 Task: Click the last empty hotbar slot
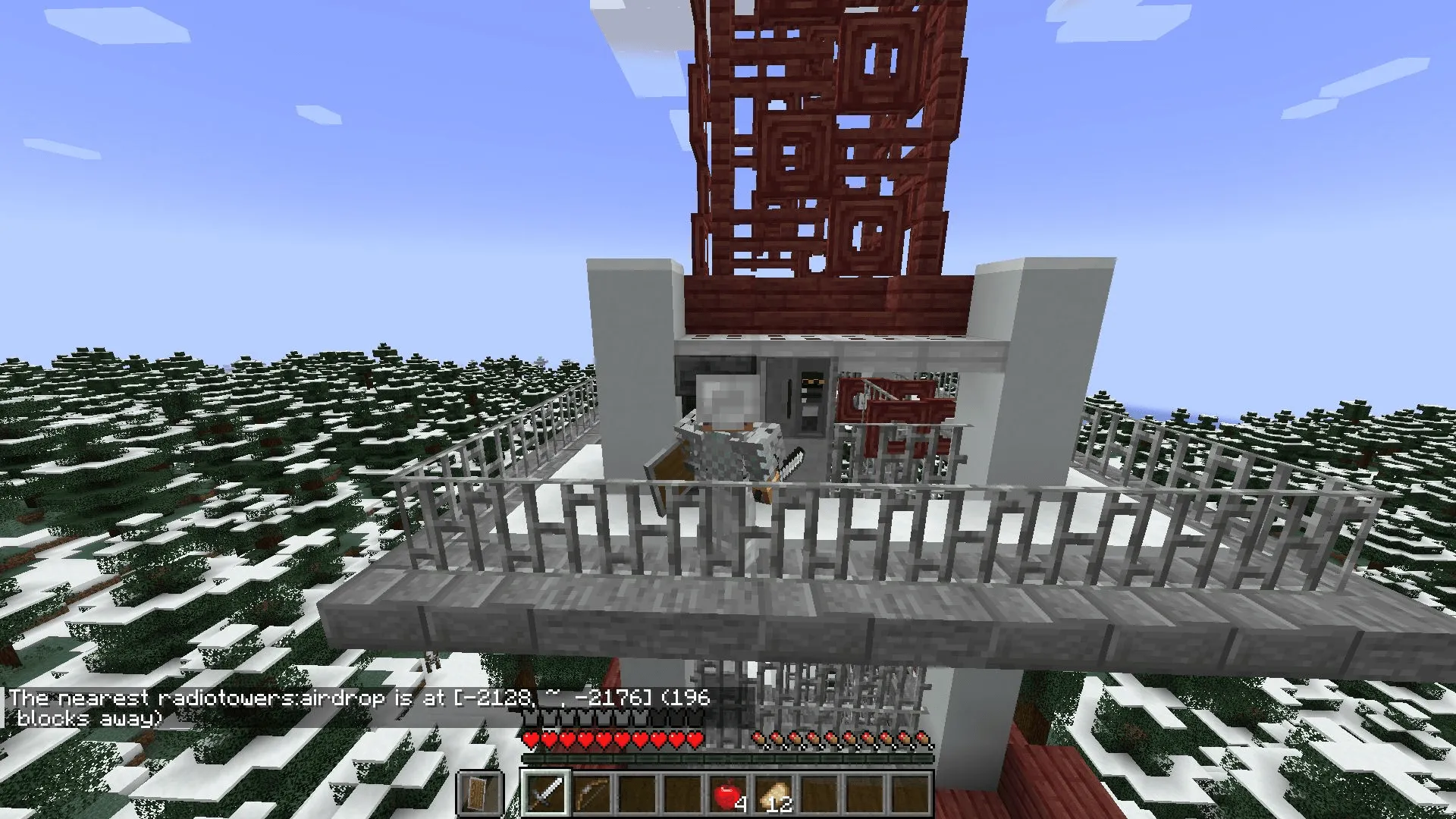pos(908,793)
